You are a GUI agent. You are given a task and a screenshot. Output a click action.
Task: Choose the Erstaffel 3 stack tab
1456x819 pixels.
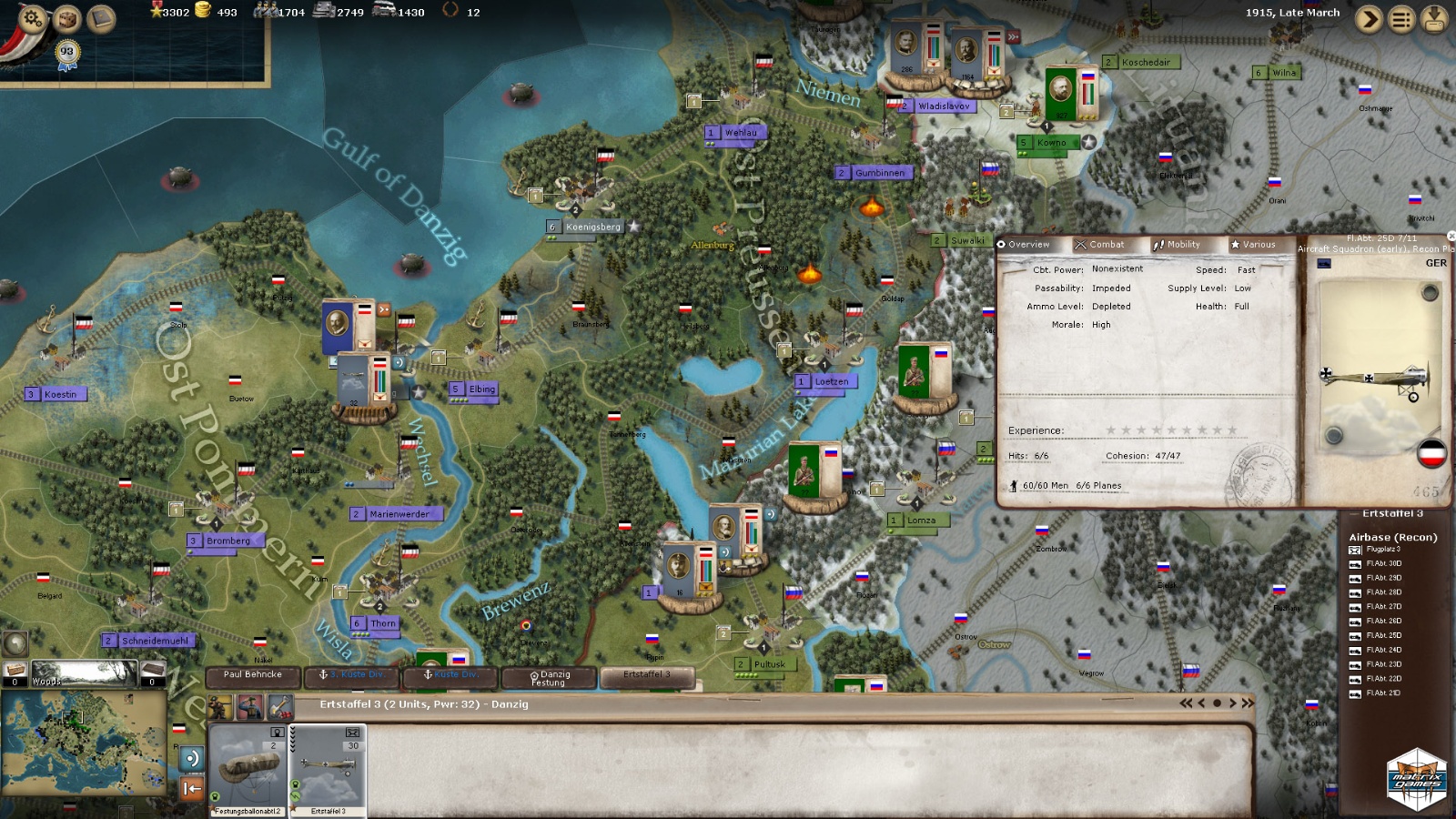click(646, 675)
